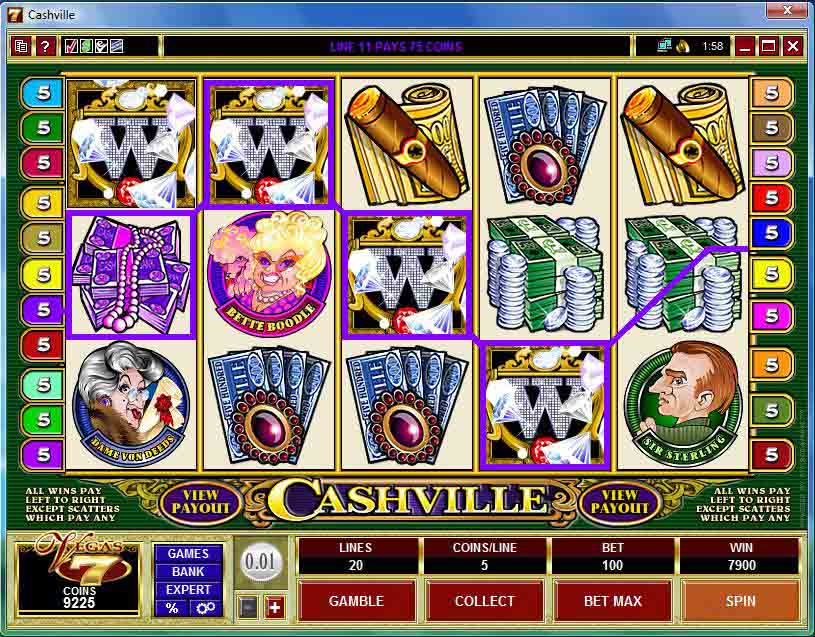Activate Bet Max
Screen dimensions: 815x637
tap(612, 601)
